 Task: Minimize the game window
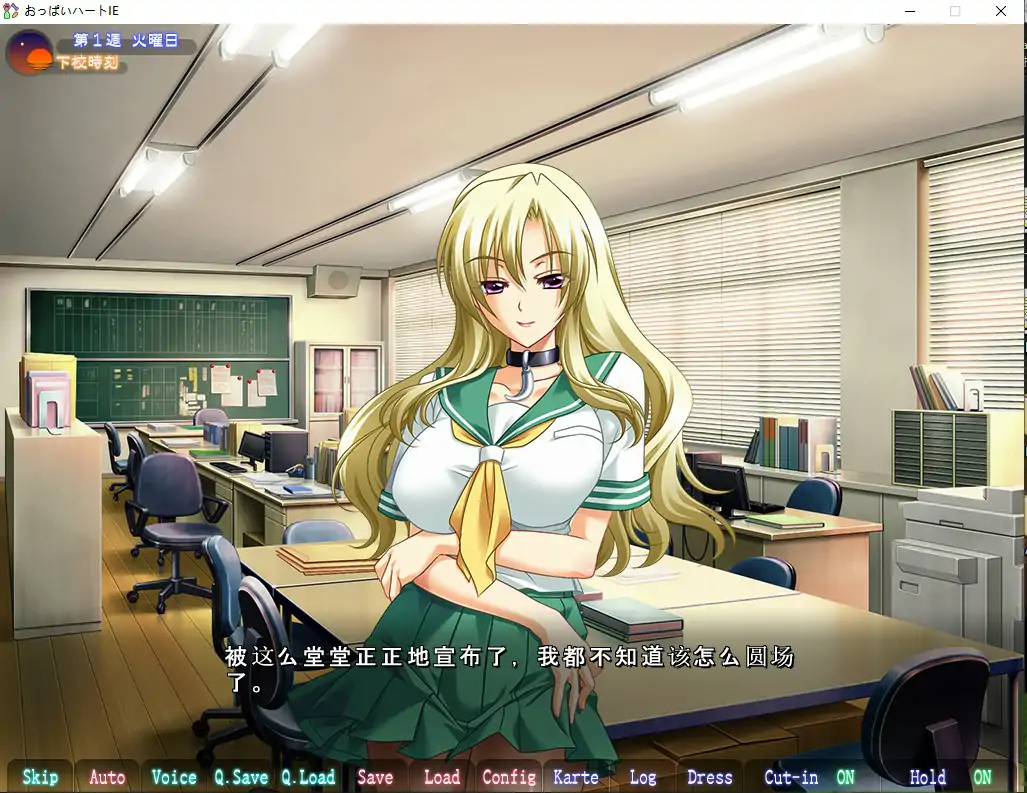click(910, 12)
